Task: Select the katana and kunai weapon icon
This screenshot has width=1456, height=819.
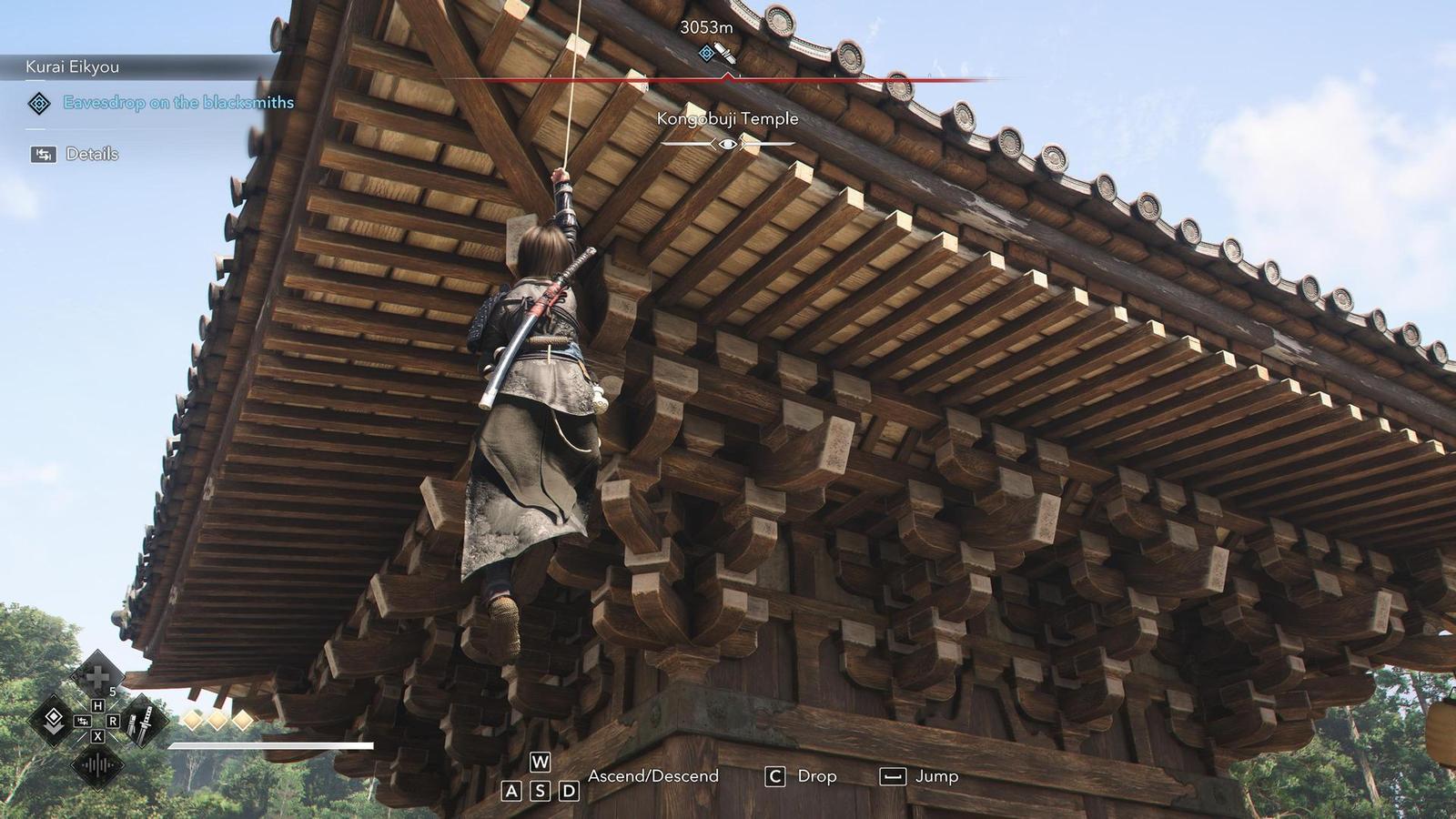Action: (142, 723)
